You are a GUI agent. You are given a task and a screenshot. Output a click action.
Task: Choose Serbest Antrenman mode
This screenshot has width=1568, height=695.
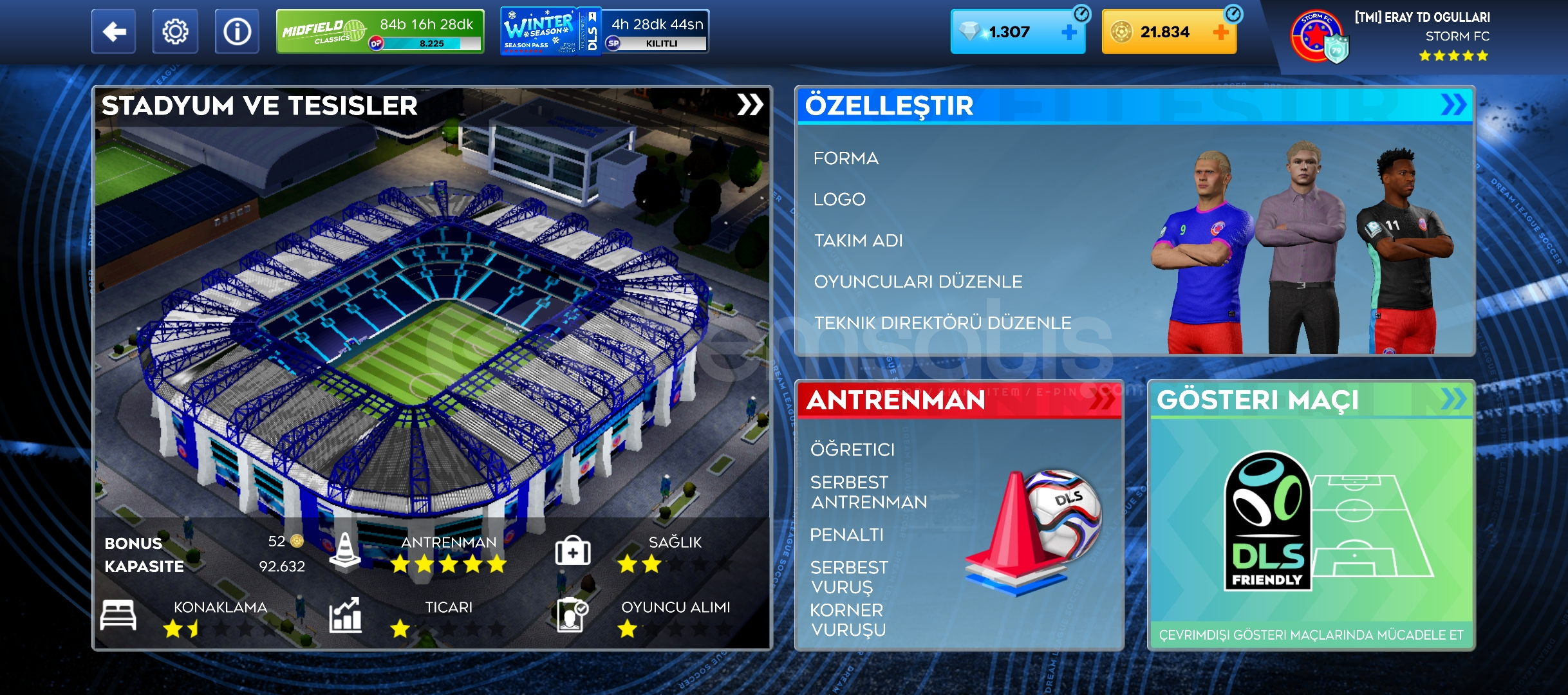click(x=868, y=492)
